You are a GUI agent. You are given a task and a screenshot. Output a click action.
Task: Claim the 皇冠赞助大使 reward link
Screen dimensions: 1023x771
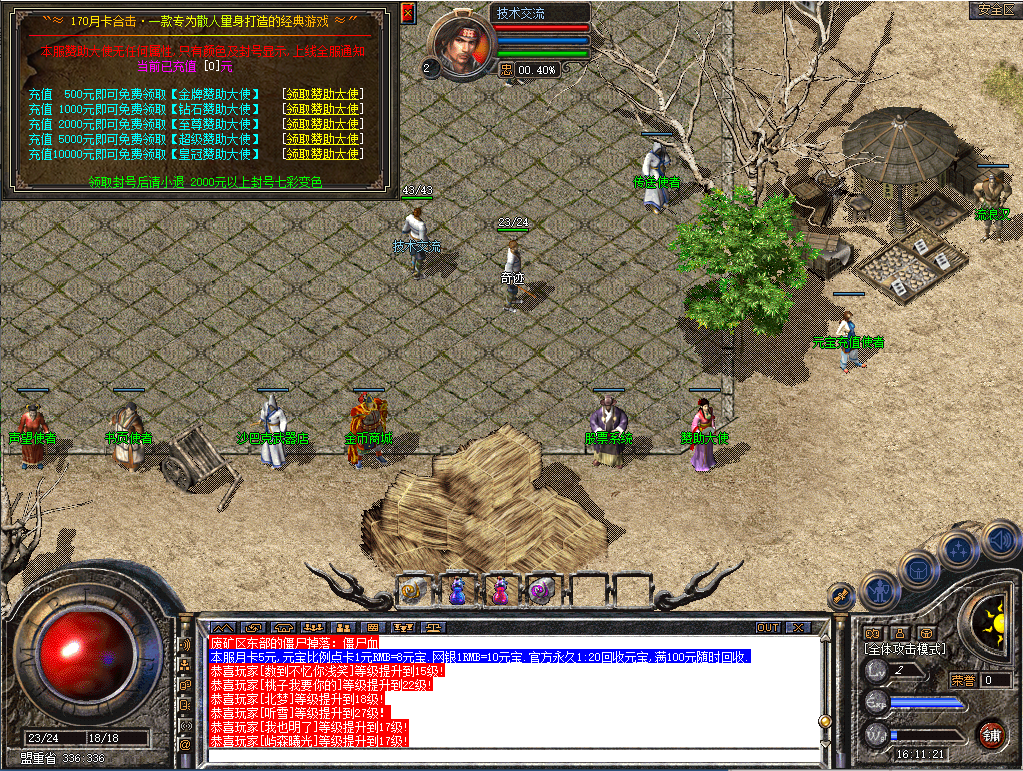[x=322, y=154]
